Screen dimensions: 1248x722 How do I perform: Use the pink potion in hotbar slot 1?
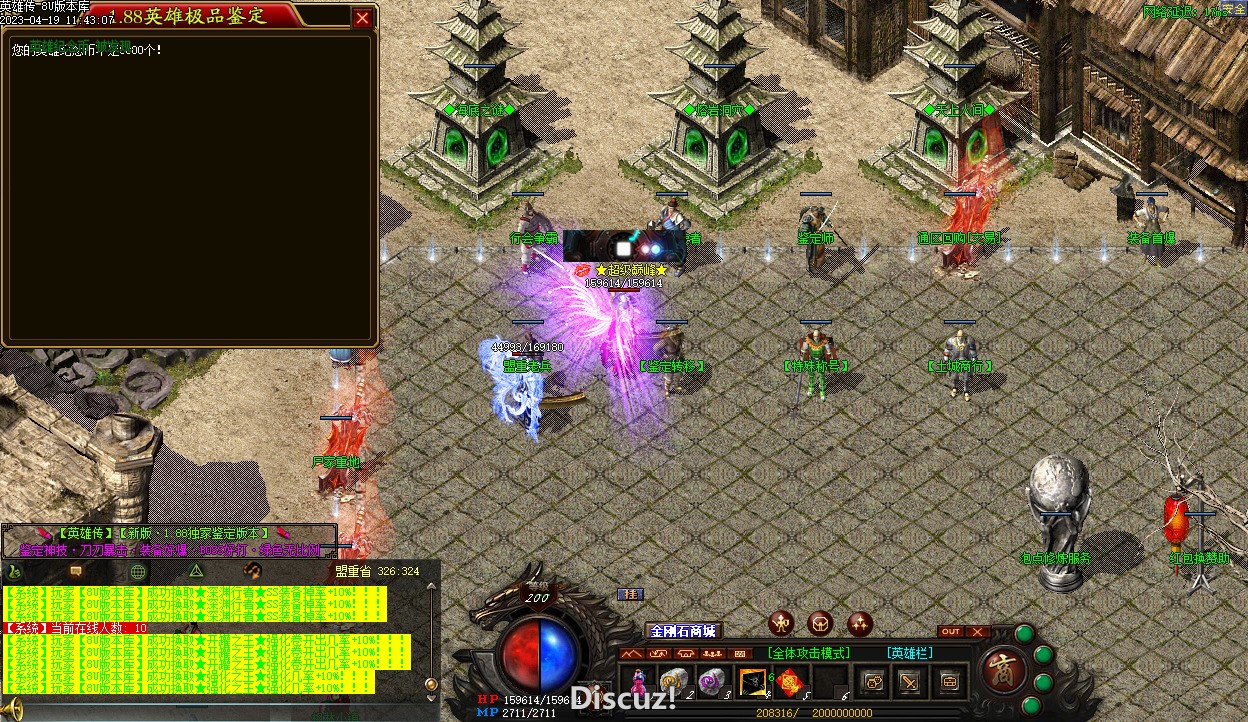pyautogui.click(x=637, y=682)
